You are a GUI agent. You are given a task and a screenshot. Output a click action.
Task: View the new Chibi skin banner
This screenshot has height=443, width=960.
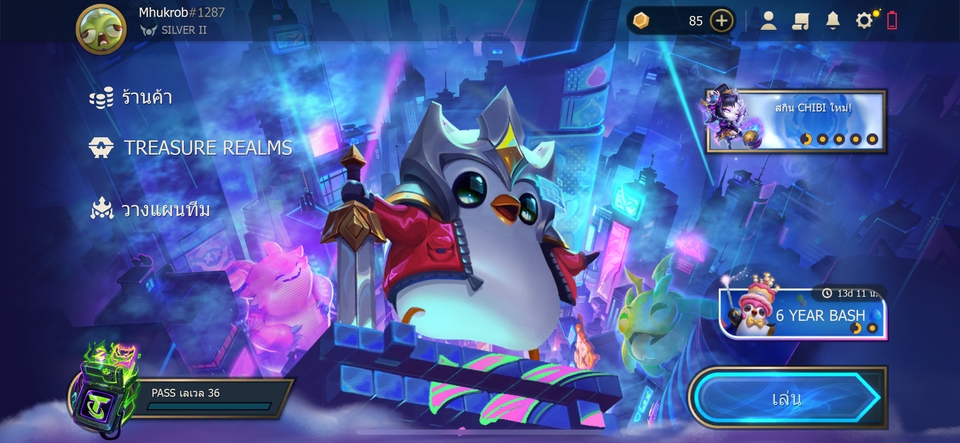click(796, 121)
